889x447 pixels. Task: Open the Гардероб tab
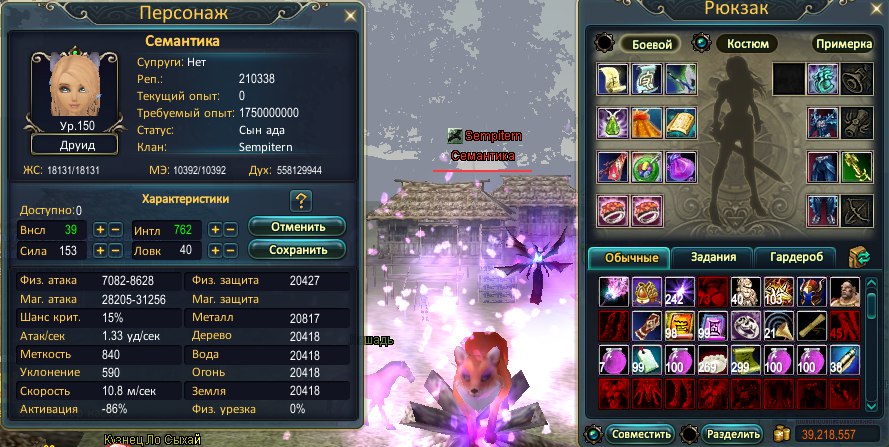[796, 258]
